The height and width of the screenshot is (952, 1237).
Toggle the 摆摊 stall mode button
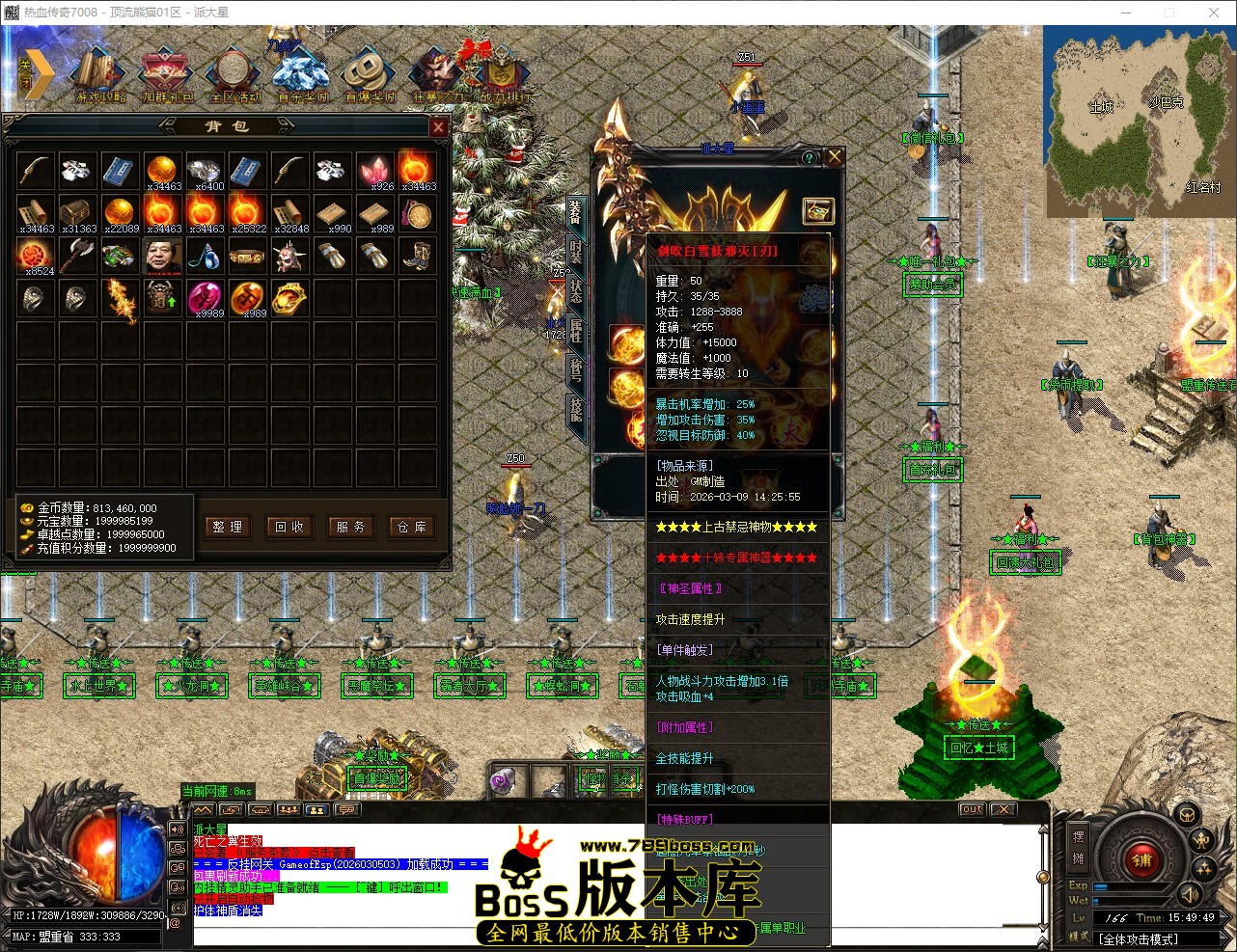point(1078,846)
